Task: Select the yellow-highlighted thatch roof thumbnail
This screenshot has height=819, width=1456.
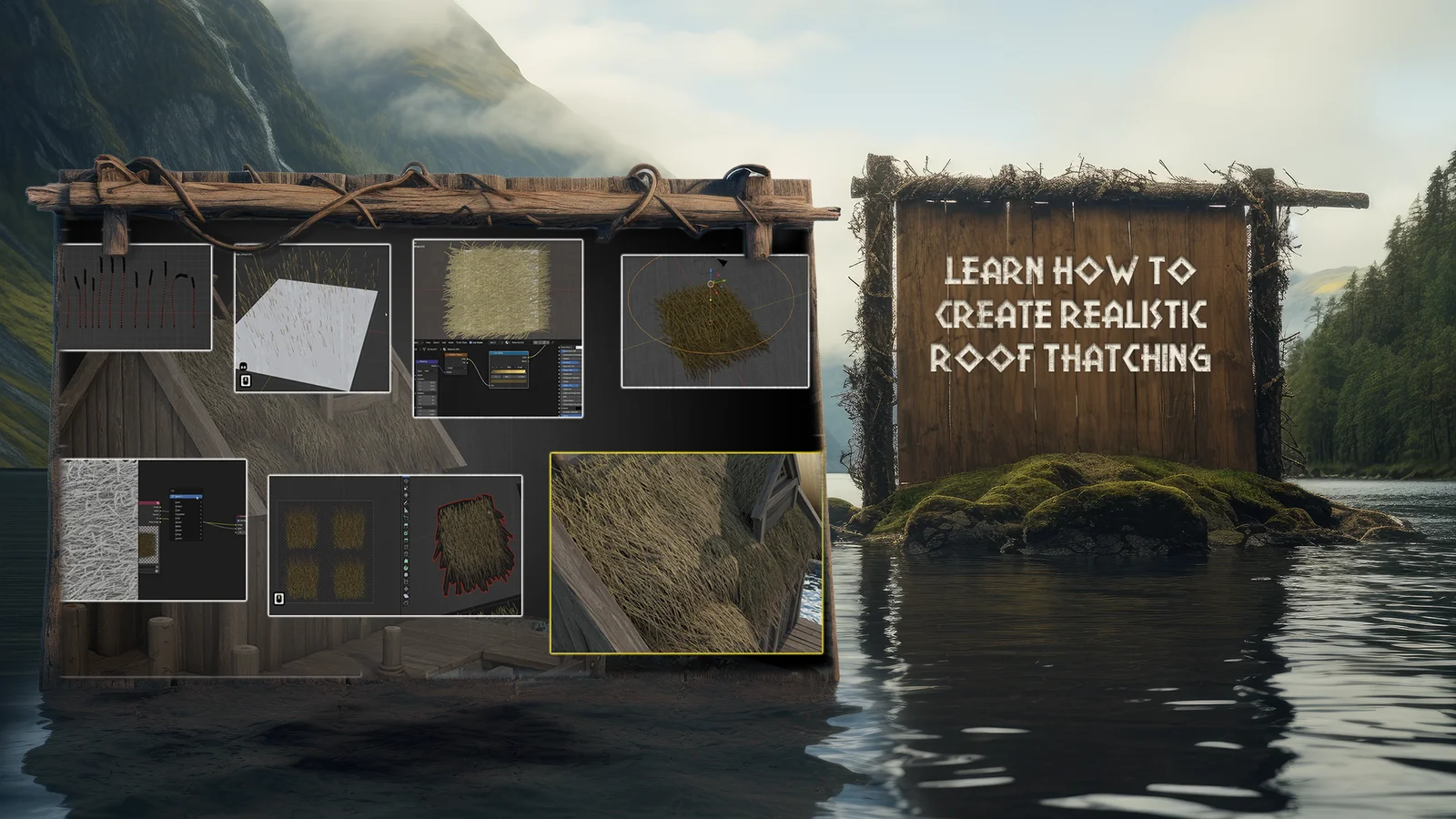Action: tap(687, 551)
